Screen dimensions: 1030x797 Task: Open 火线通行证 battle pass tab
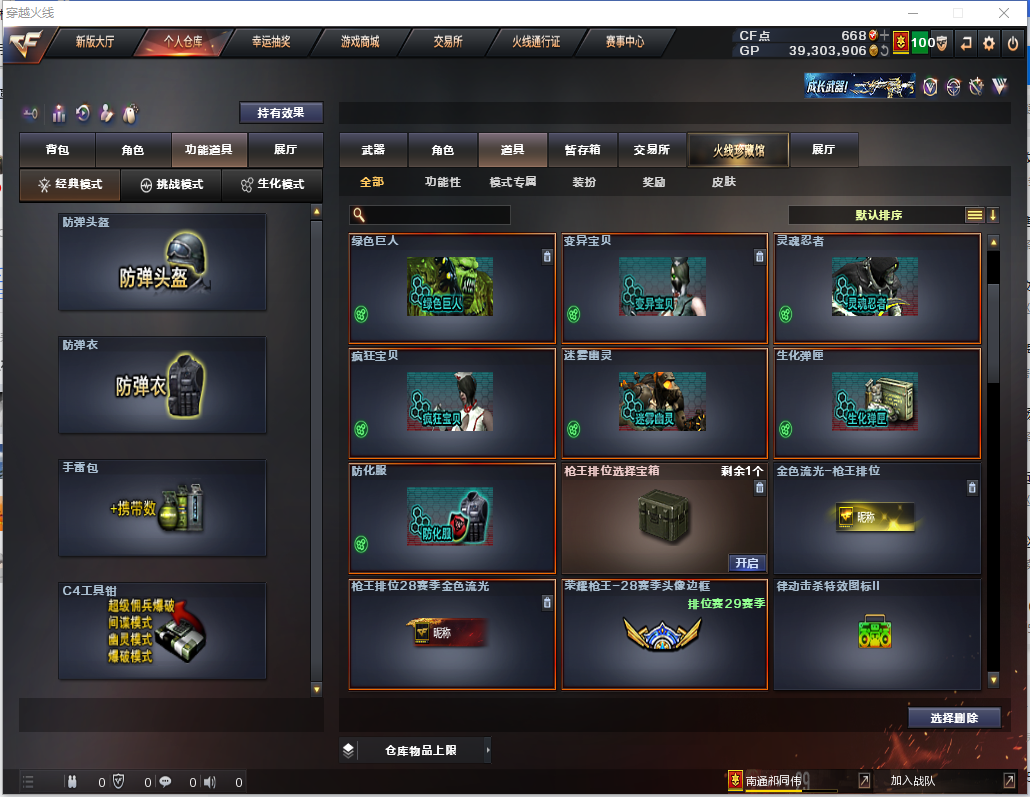(536, 42)
